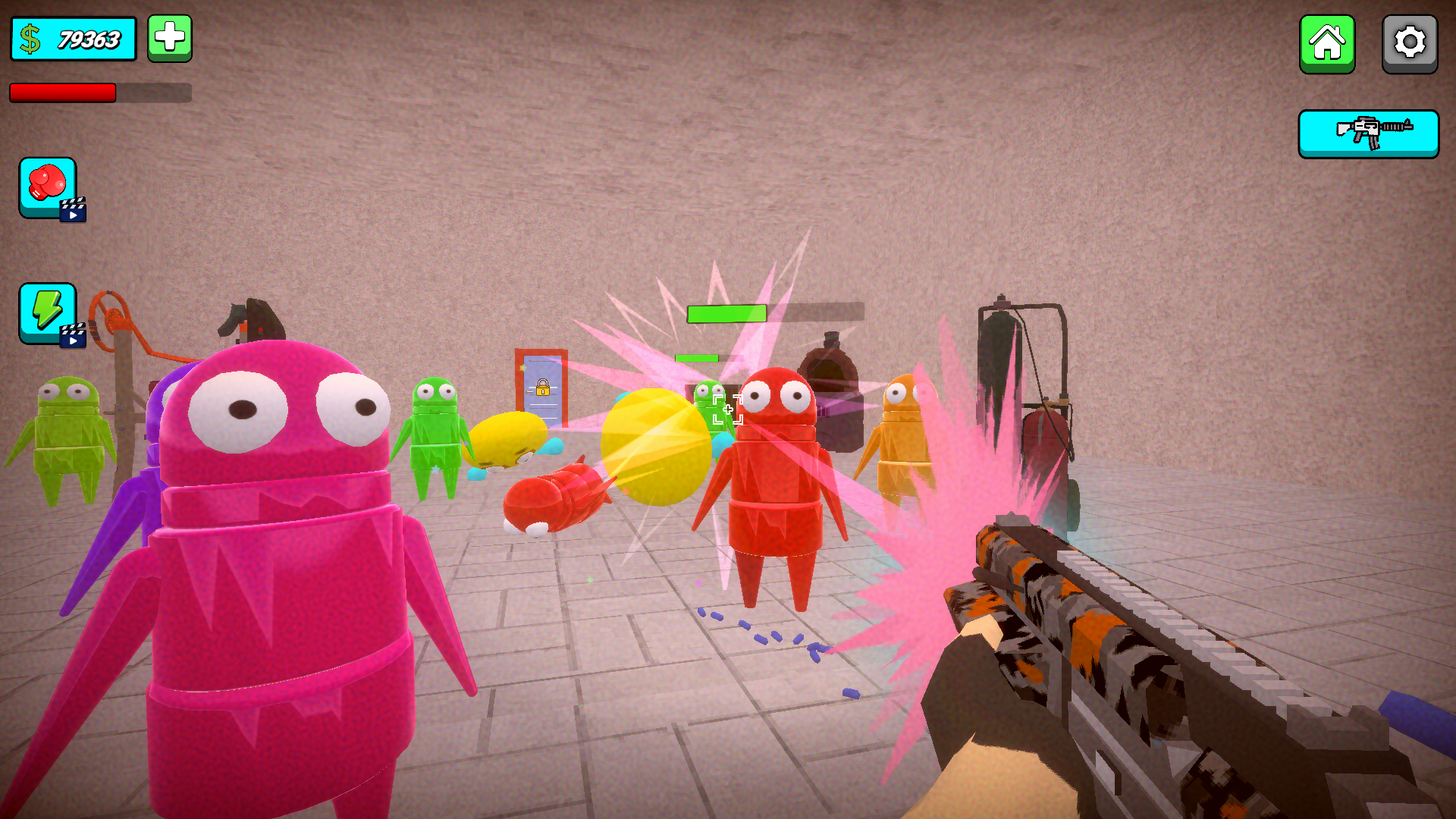Click the player's red health bar
The width and height of the screenshot is (1456, 819).
click(64, 93)
